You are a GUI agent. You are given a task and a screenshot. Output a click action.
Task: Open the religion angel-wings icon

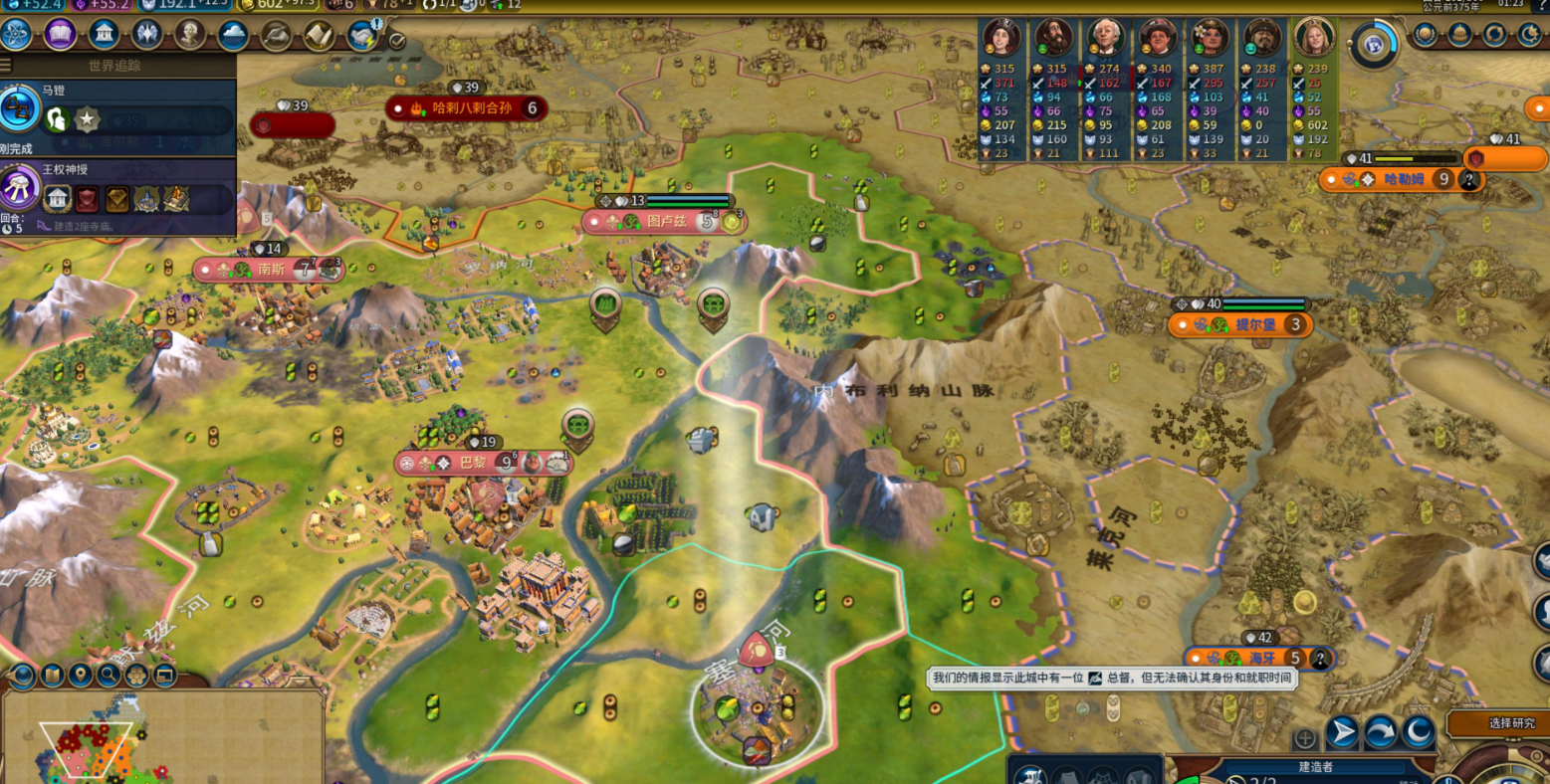click(x=146, y=35)
